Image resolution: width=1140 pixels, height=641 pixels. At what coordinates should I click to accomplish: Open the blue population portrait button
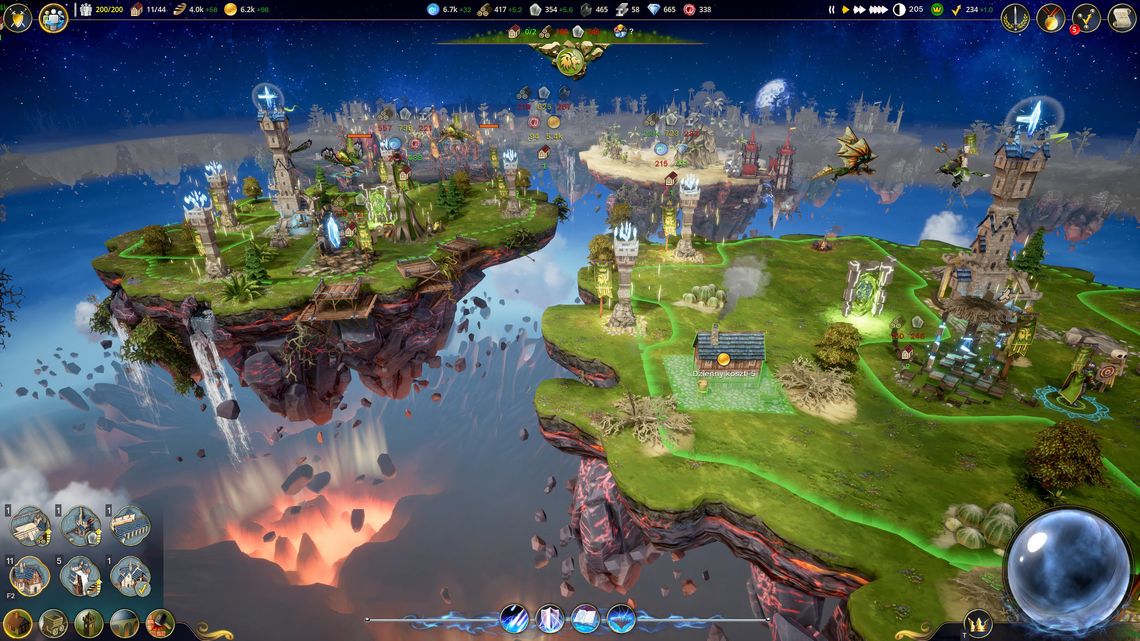tap(53, 17)
